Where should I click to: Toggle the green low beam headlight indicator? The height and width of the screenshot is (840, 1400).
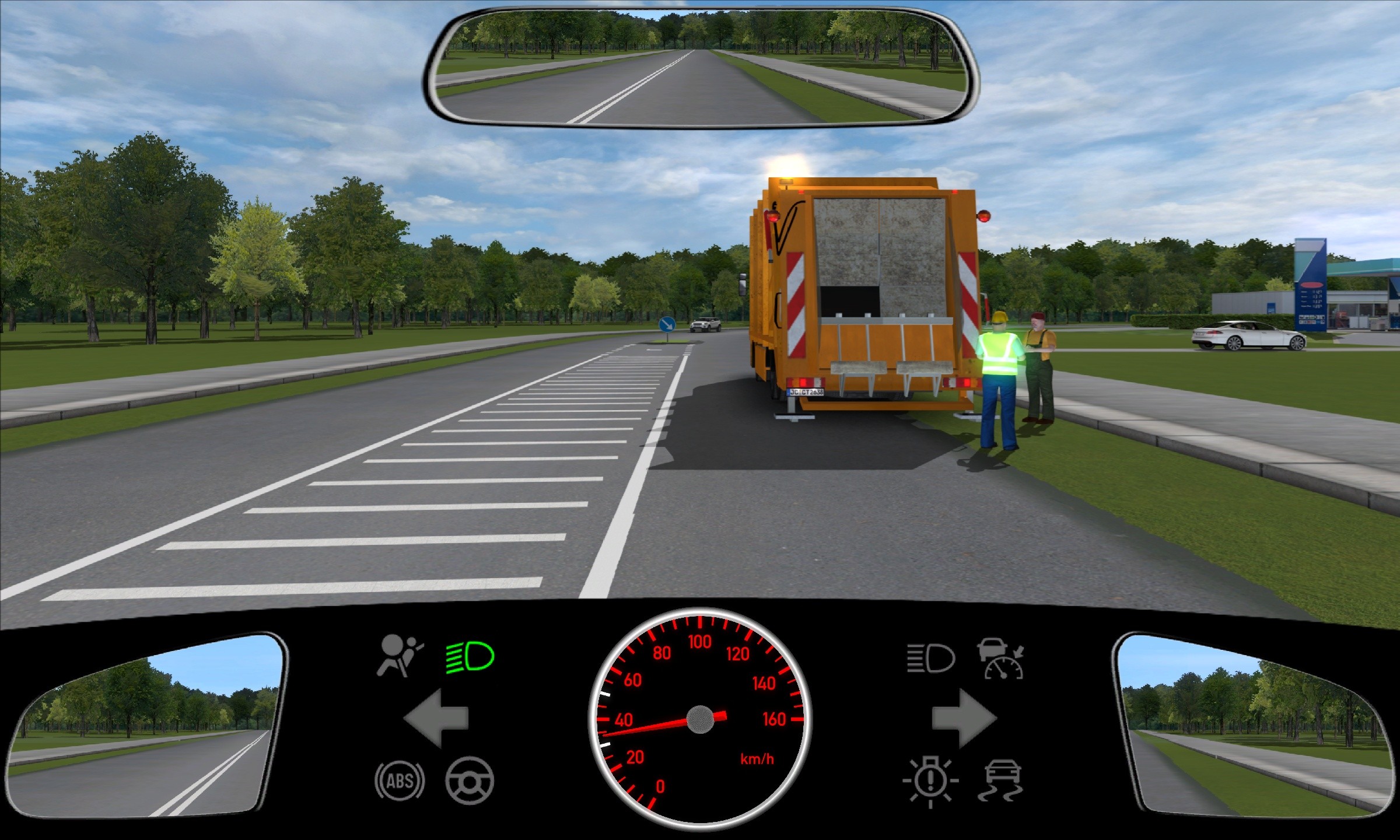coord(470,657)
